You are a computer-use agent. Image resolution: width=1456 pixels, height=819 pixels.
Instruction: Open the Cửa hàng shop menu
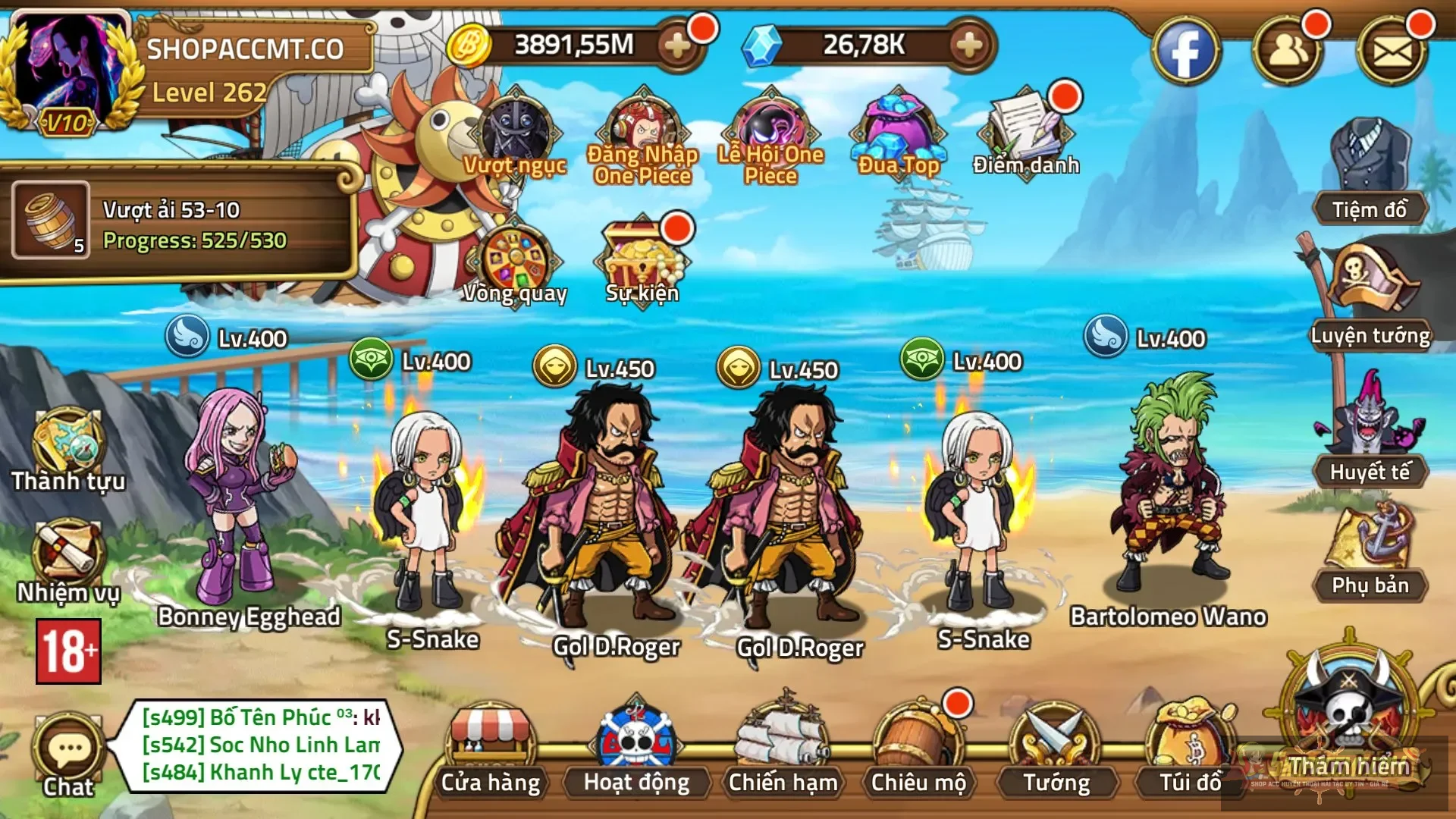[x=491, y=751]
